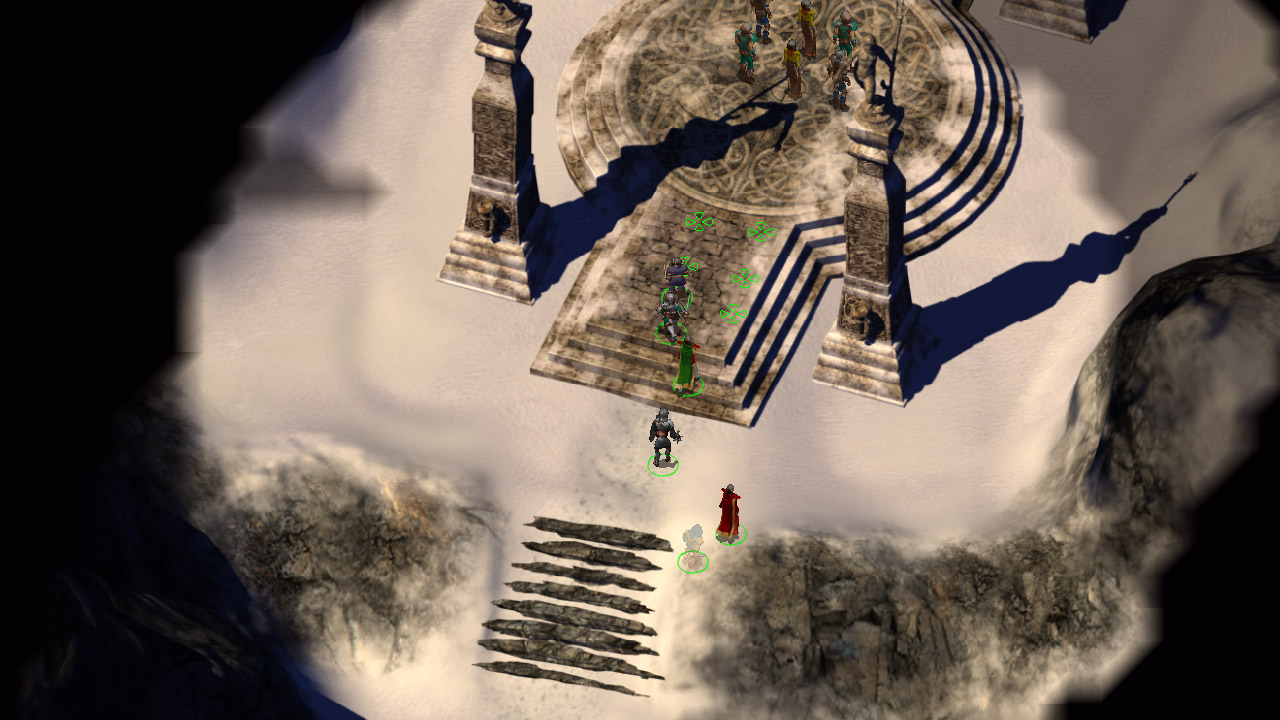Select the red-robed party member
The image size is (1280, 720).
coord(729,512)
